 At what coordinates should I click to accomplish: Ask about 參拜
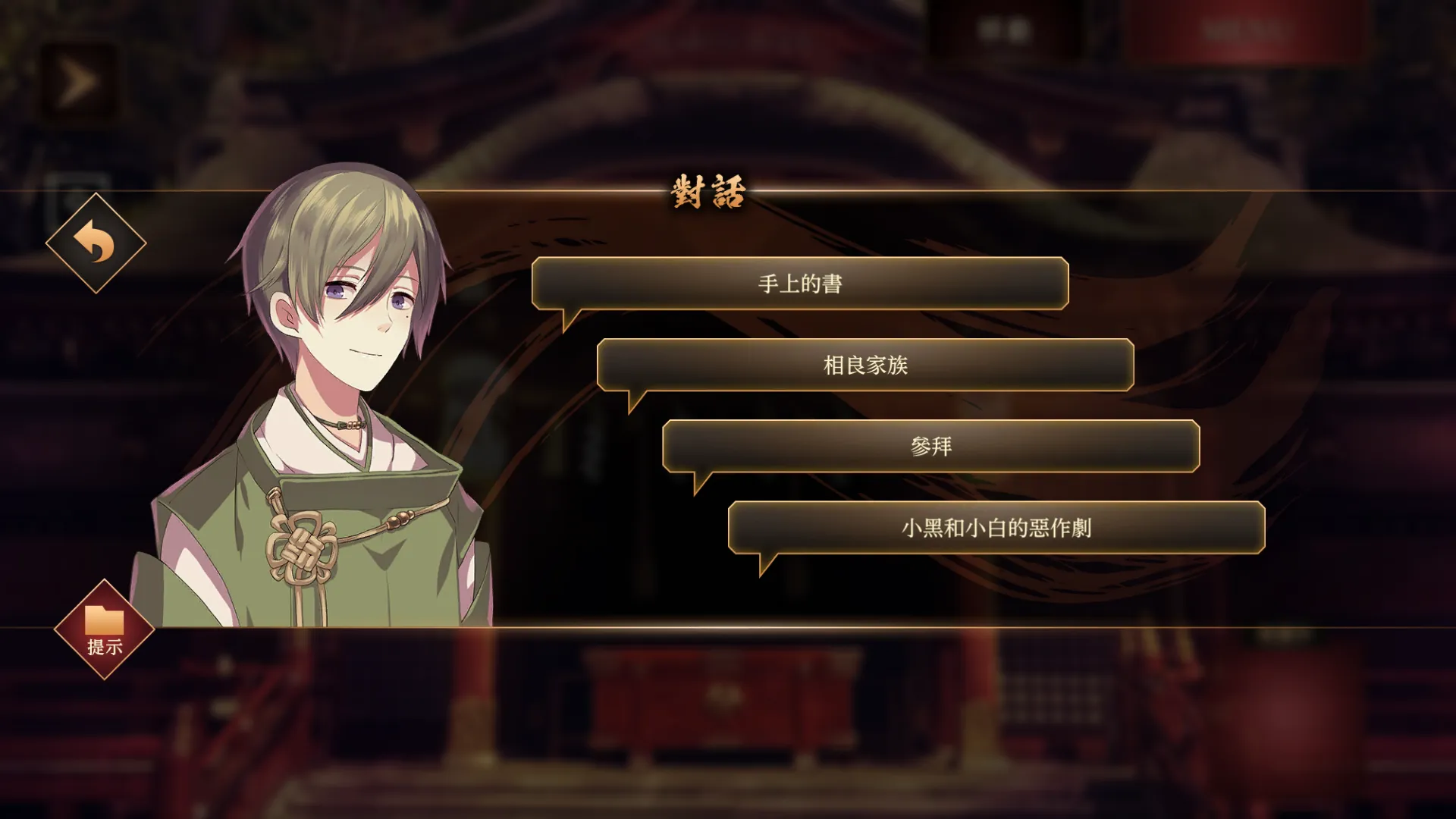click(x=930, y=446)
